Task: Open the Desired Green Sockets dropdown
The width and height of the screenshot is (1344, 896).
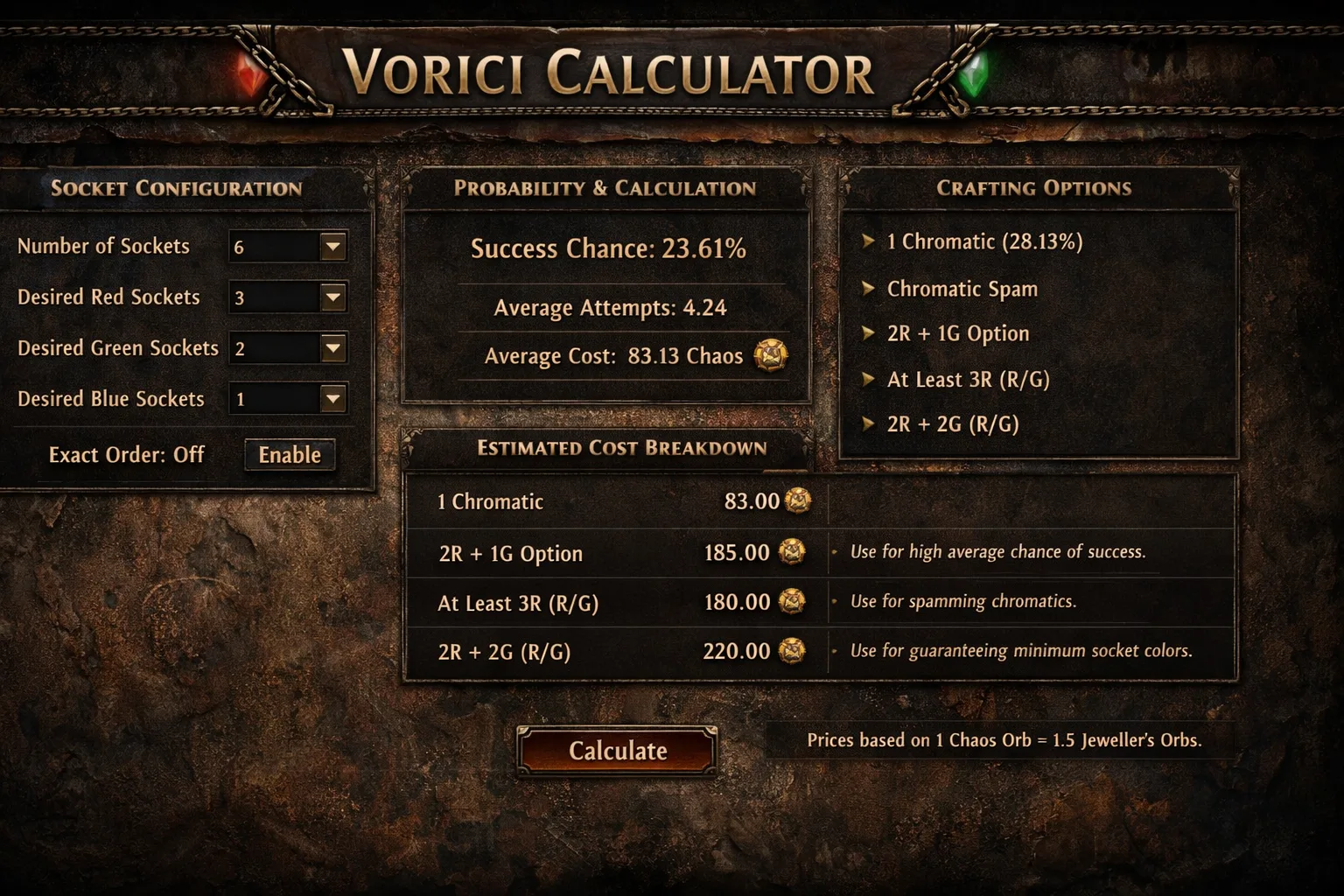Action: pyautogui.click(x=332, y=348)
